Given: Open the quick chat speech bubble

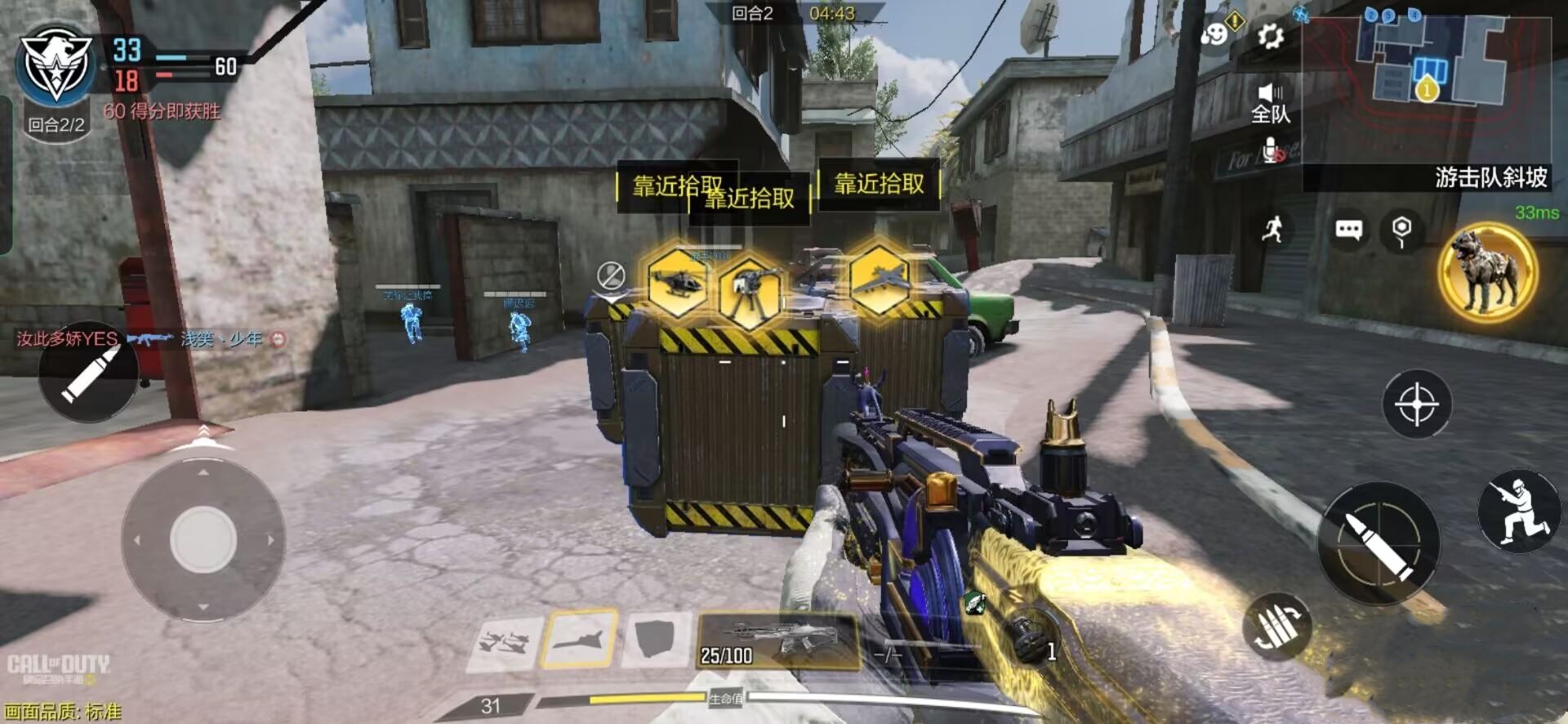Looking at the screenshot, I should click(x=1348, y=230).
